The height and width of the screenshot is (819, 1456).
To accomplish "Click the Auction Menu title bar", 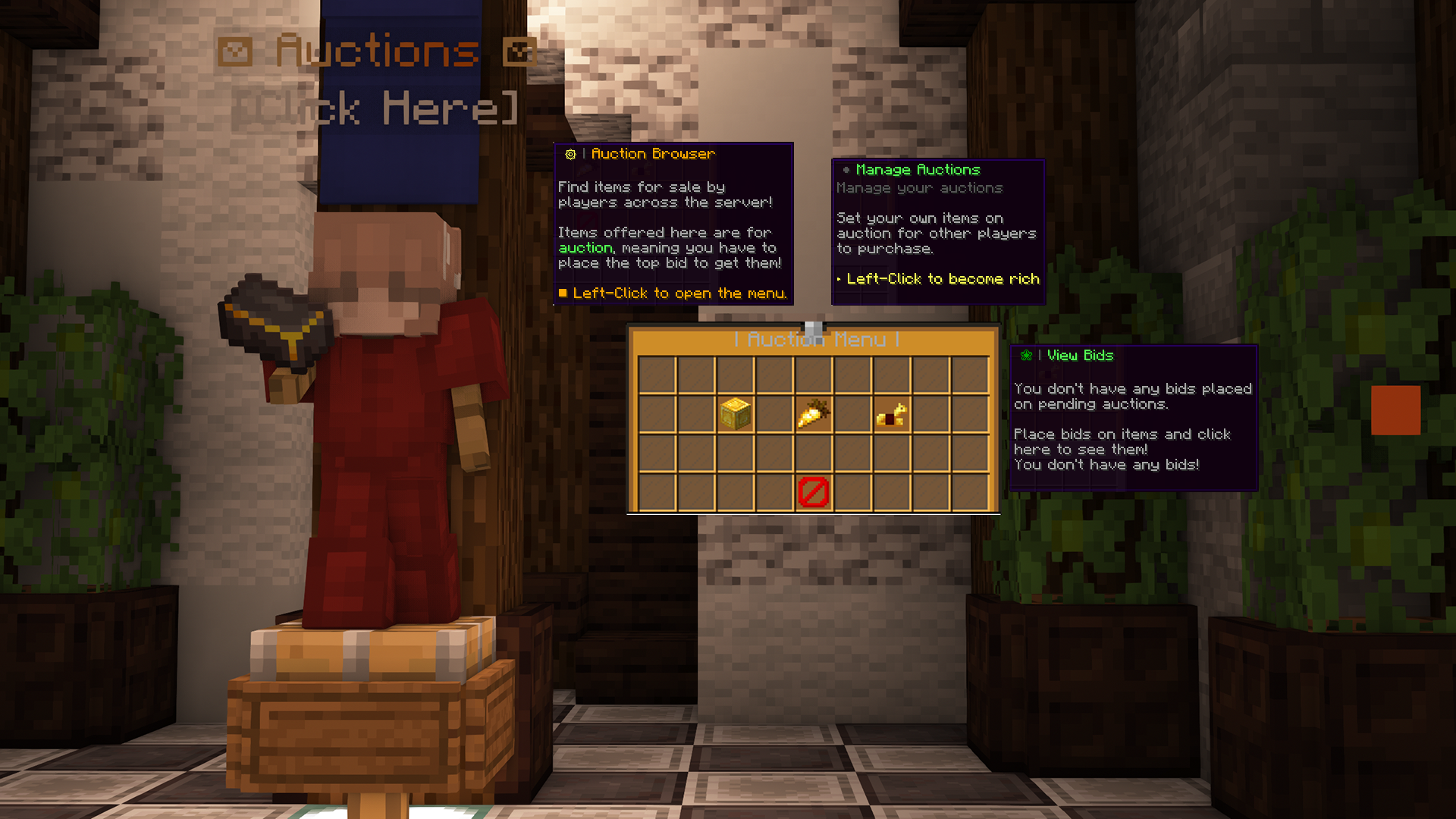I will tap(814, 340).
